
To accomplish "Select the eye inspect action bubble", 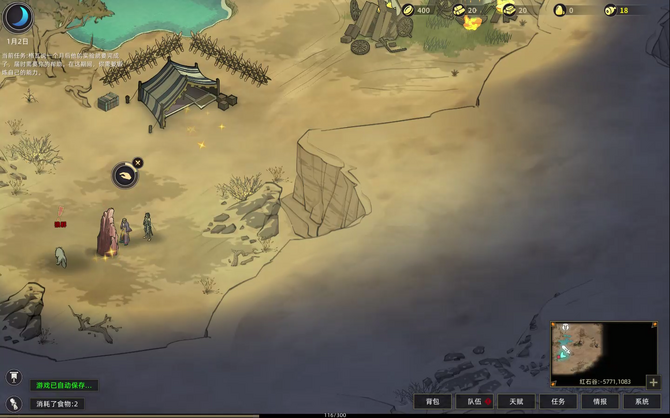I will [x=124, y=176].
